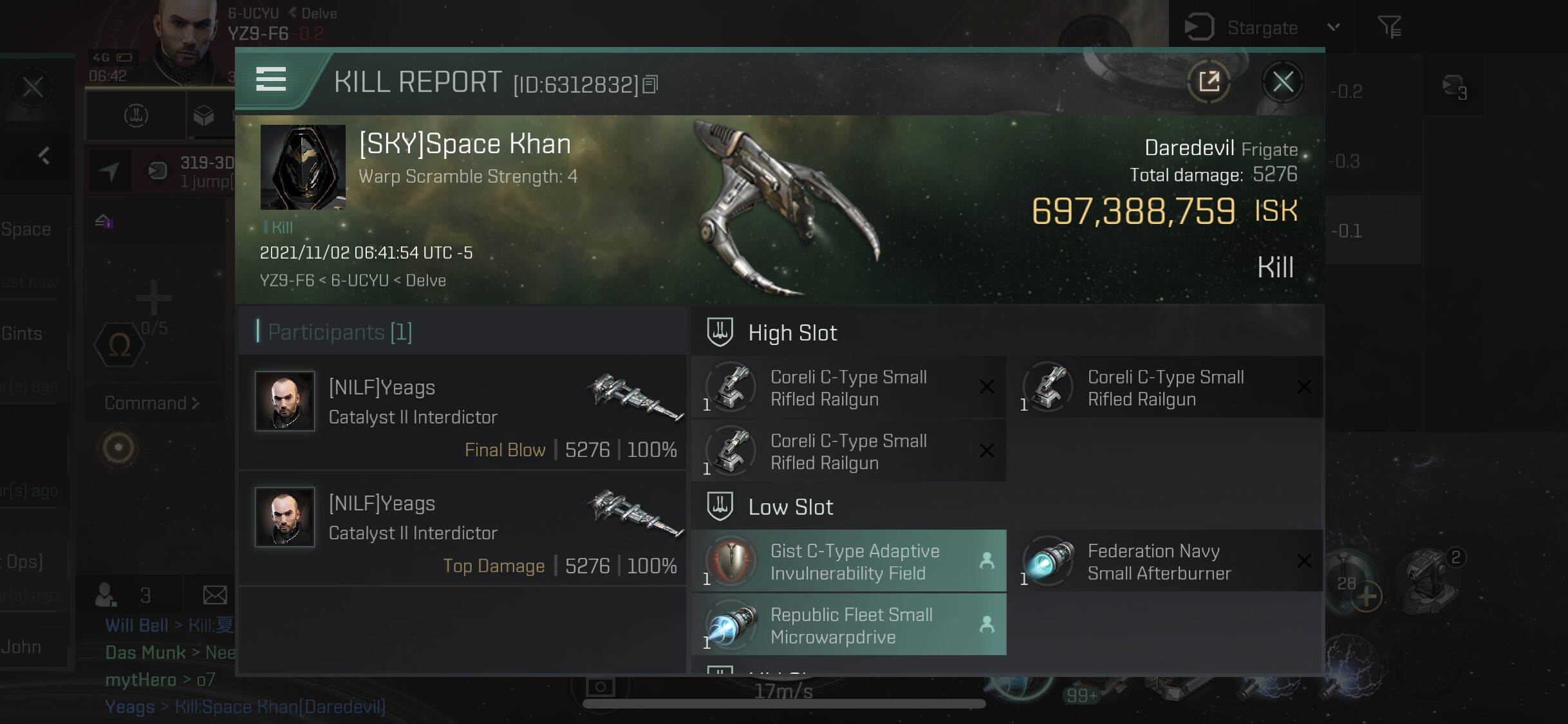This screenshot has width=1568, height=724.
Task: Copy the kill report ID
Action: click(x=651, y=84)
